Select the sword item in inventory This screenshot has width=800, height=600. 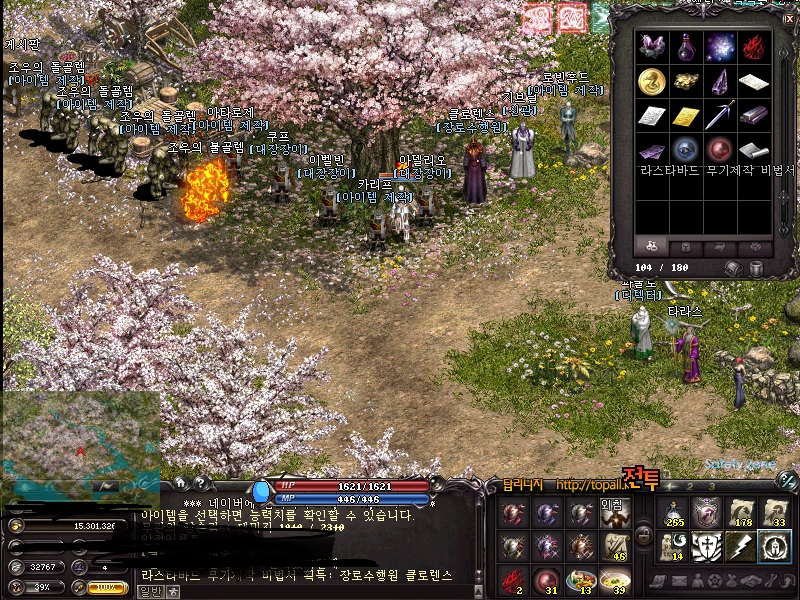click(x=719, y=115)
